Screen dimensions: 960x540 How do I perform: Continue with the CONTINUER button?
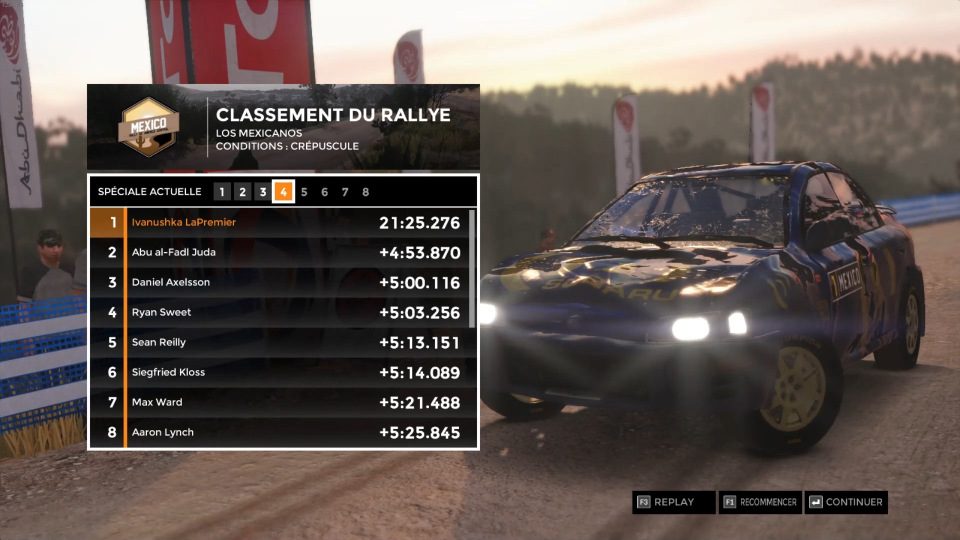click(846, 502)
